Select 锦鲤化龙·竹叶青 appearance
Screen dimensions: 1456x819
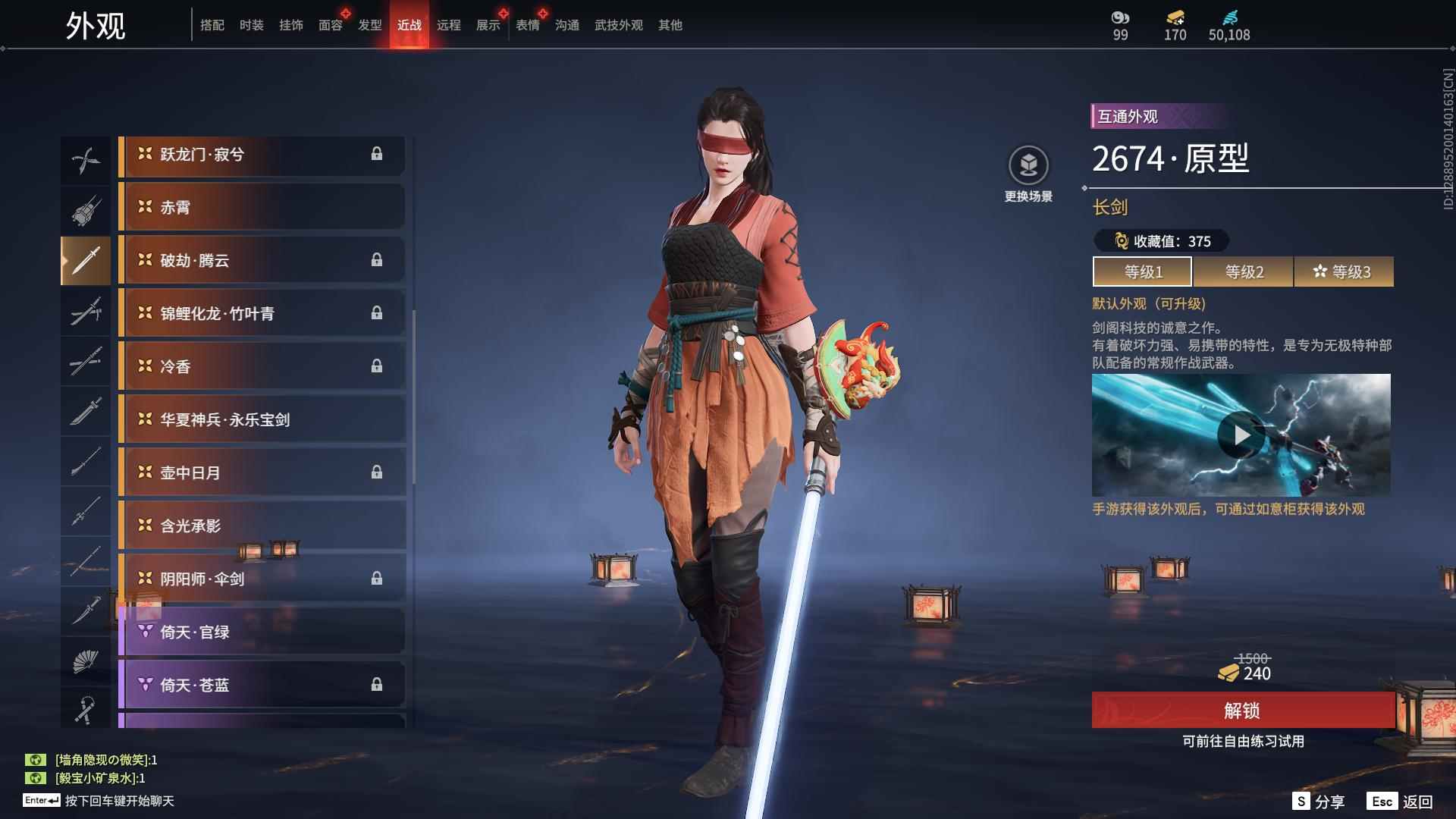(262, 313)
